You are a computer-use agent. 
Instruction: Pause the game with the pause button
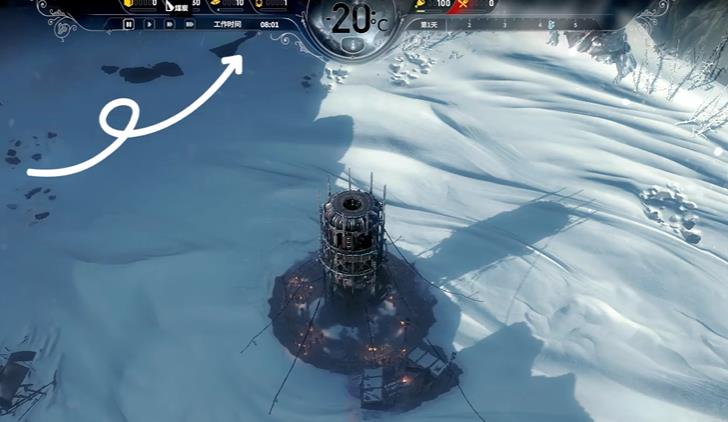[x=129, y=23]
